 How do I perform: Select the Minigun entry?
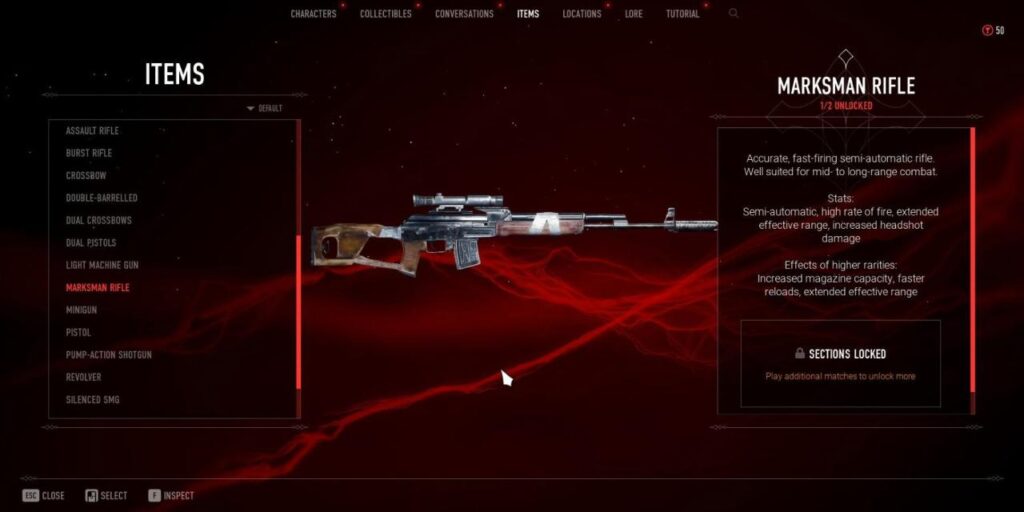81,310
